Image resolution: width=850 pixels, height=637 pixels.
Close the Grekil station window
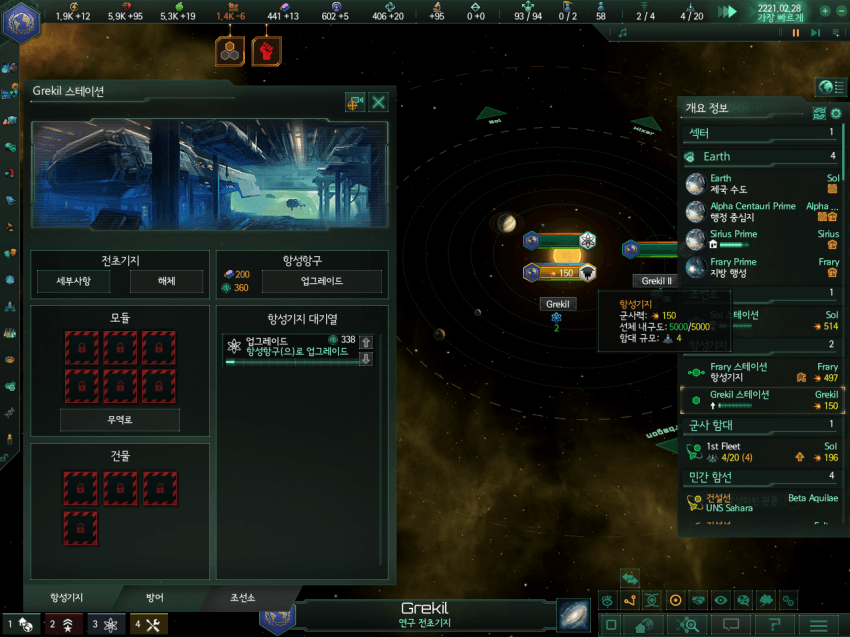point(379,102)
